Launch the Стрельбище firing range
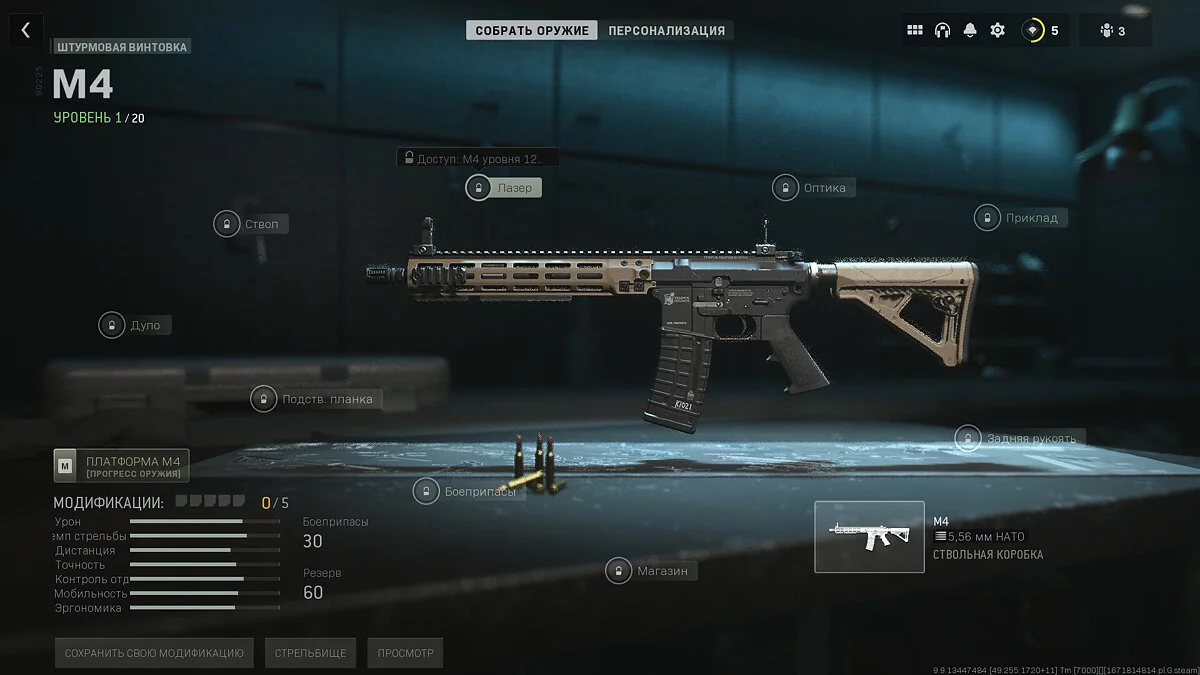Image resolution: width=1200 pixels, height=675 pixels. (310, 653)
